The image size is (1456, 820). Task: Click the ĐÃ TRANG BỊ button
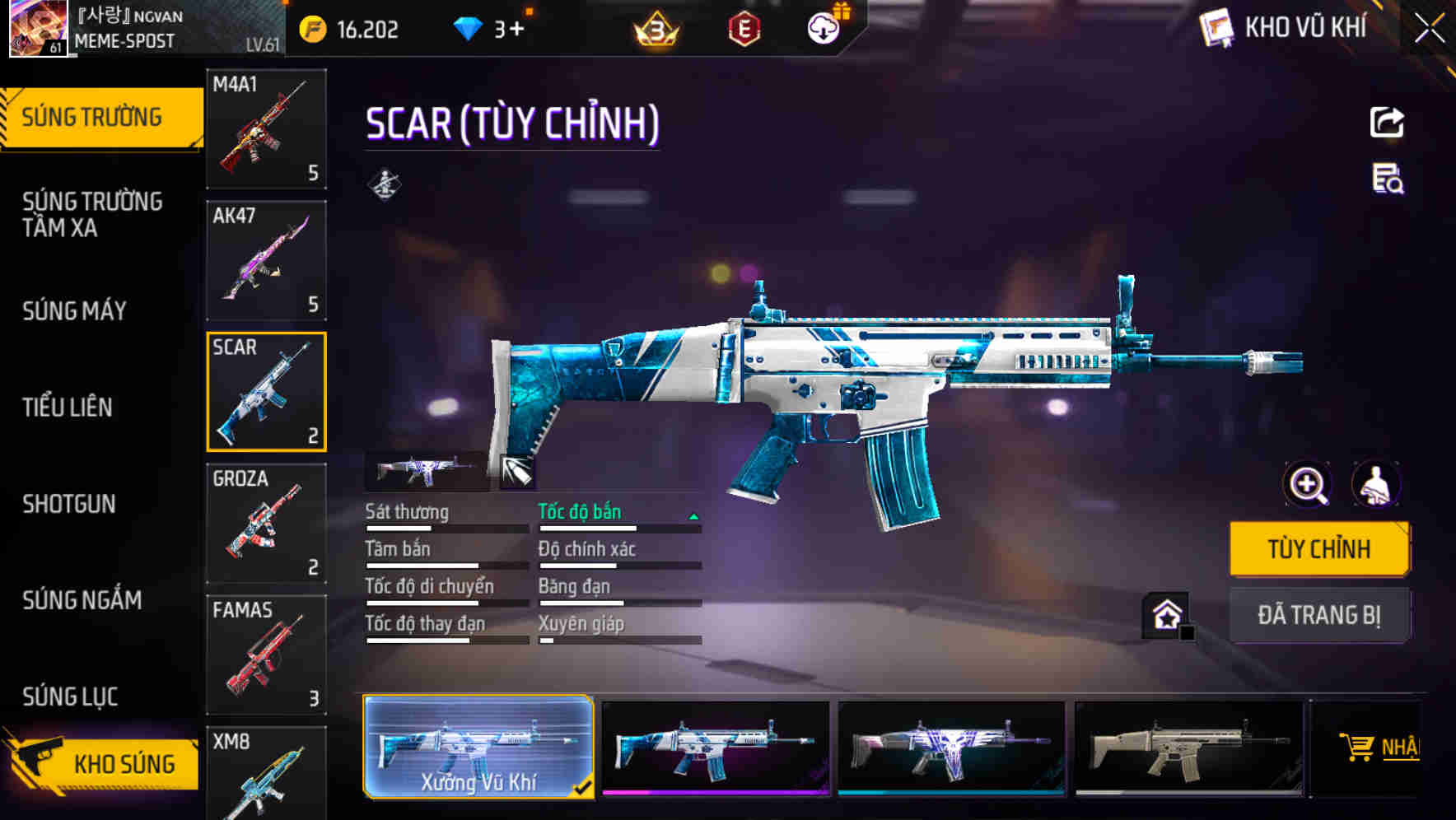click(1319, 615)
